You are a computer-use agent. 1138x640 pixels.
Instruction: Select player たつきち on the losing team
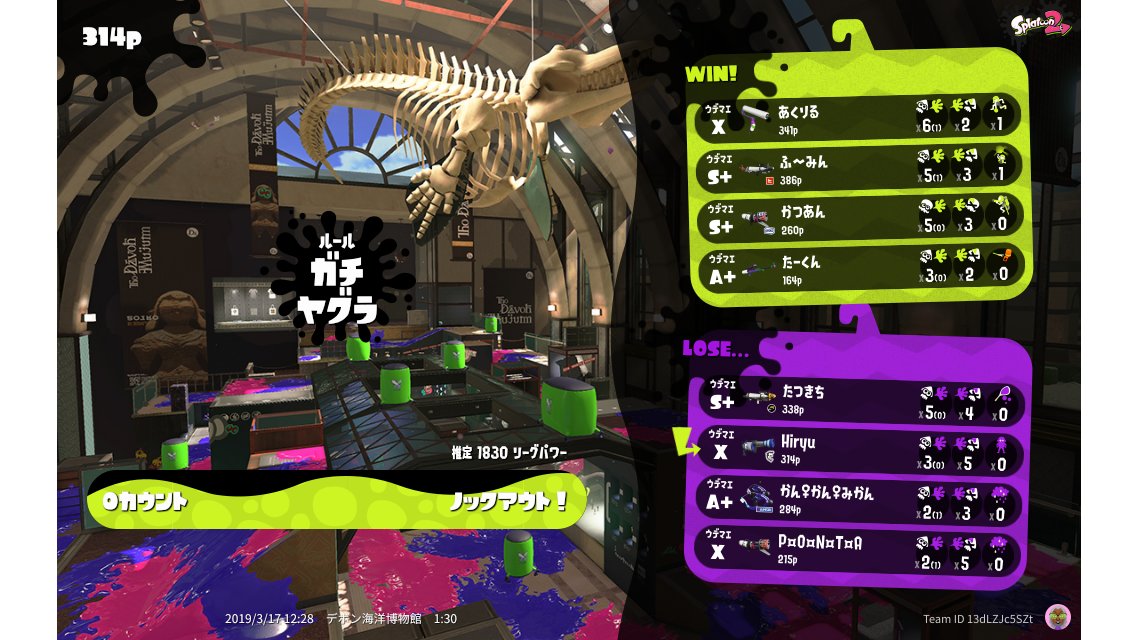coord(858,400)
